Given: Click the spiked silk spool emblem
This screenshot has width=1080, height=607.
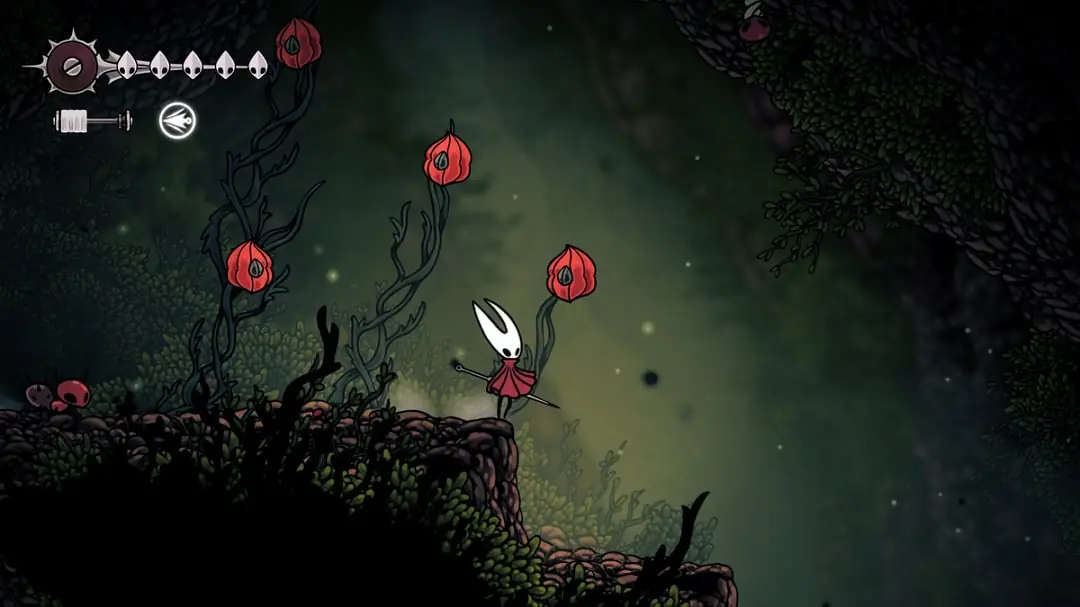Looking at the screenshot, I should click(x=72, y=66).
